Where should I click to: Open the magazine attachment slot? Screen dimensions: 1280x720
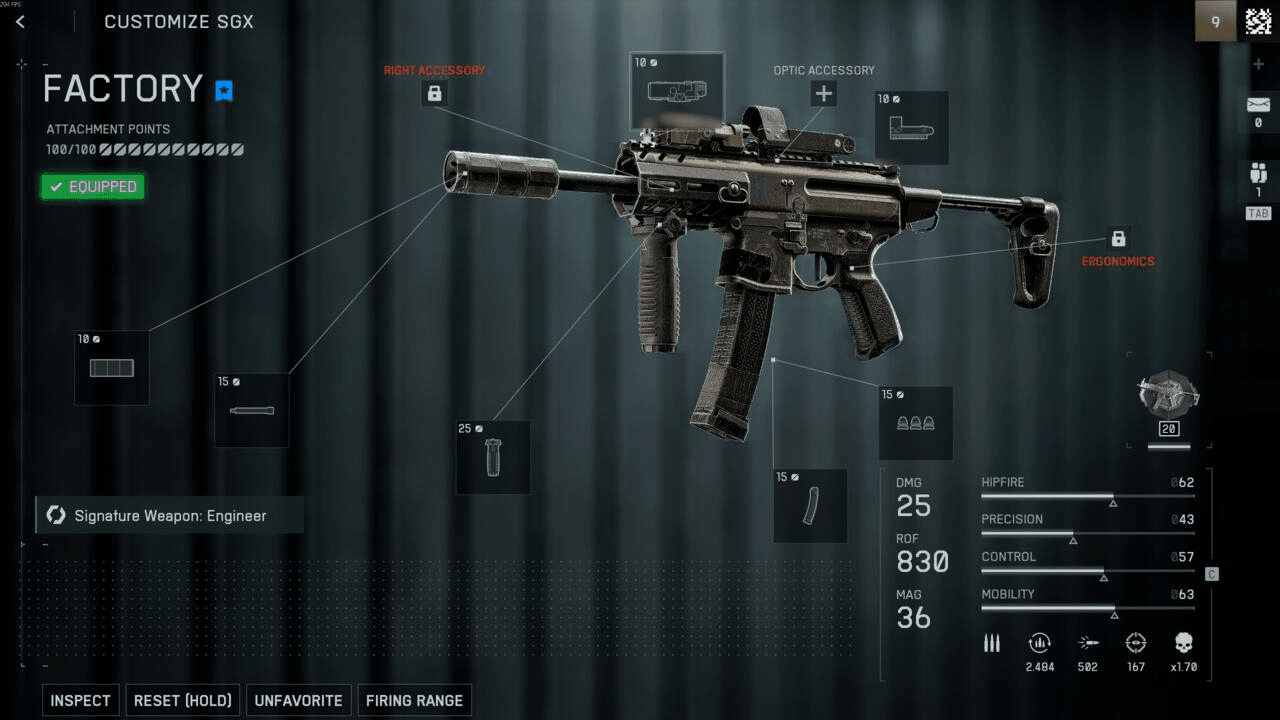810,506
